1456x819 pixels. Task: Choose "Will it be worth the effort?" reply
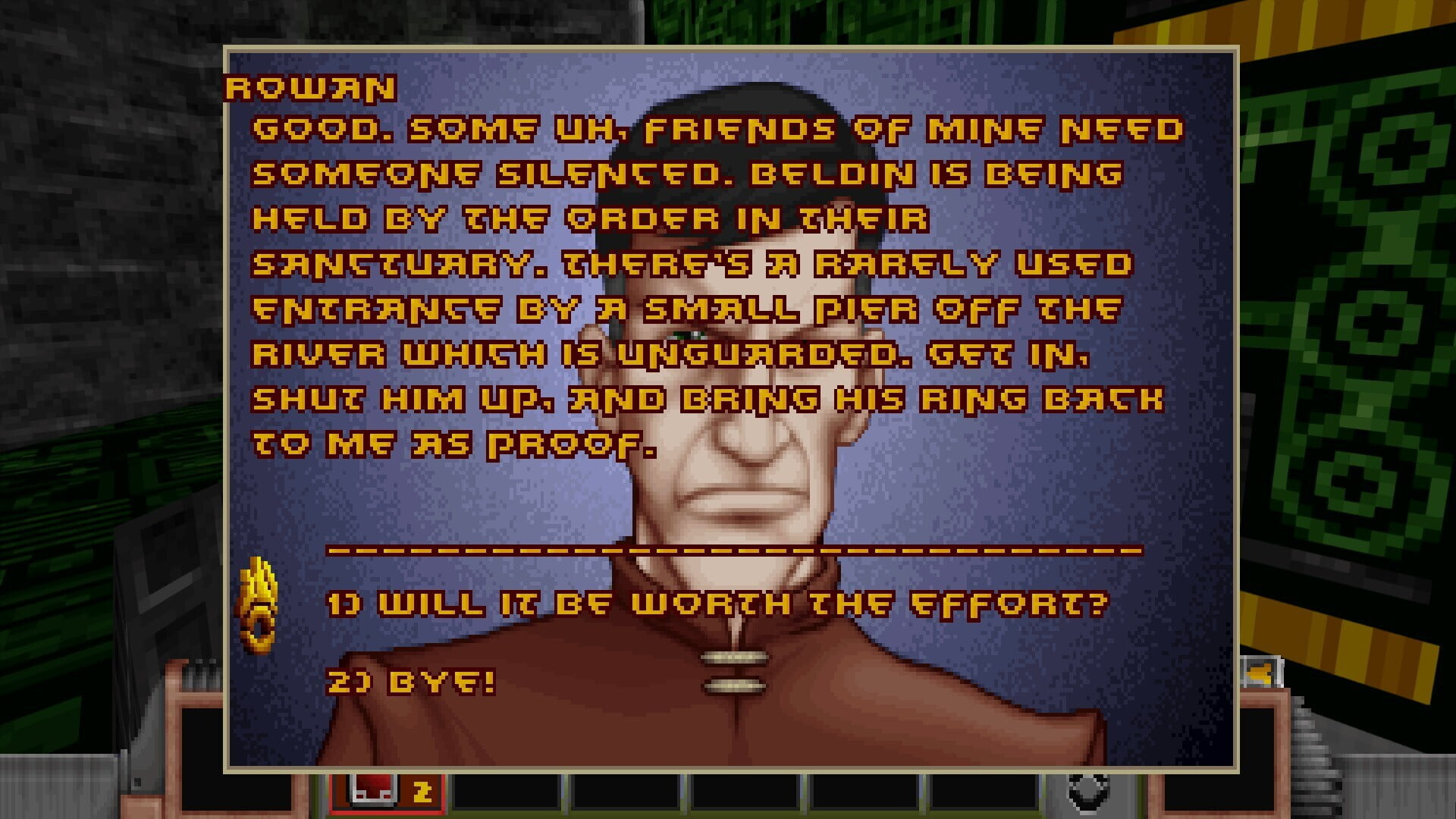pyautogui.click(x=717, y=604)
